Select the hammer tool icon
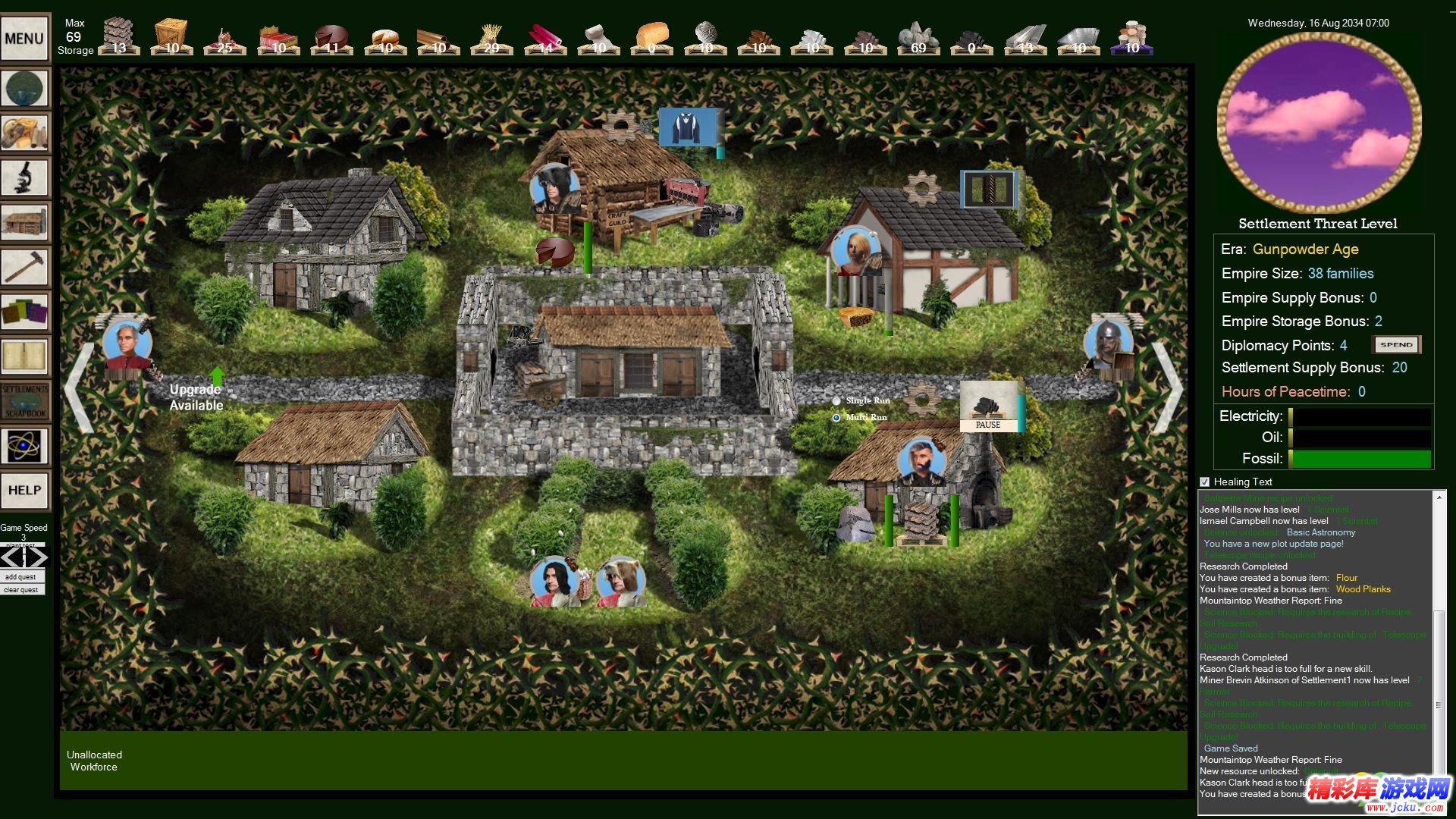 tap(25, 267)
